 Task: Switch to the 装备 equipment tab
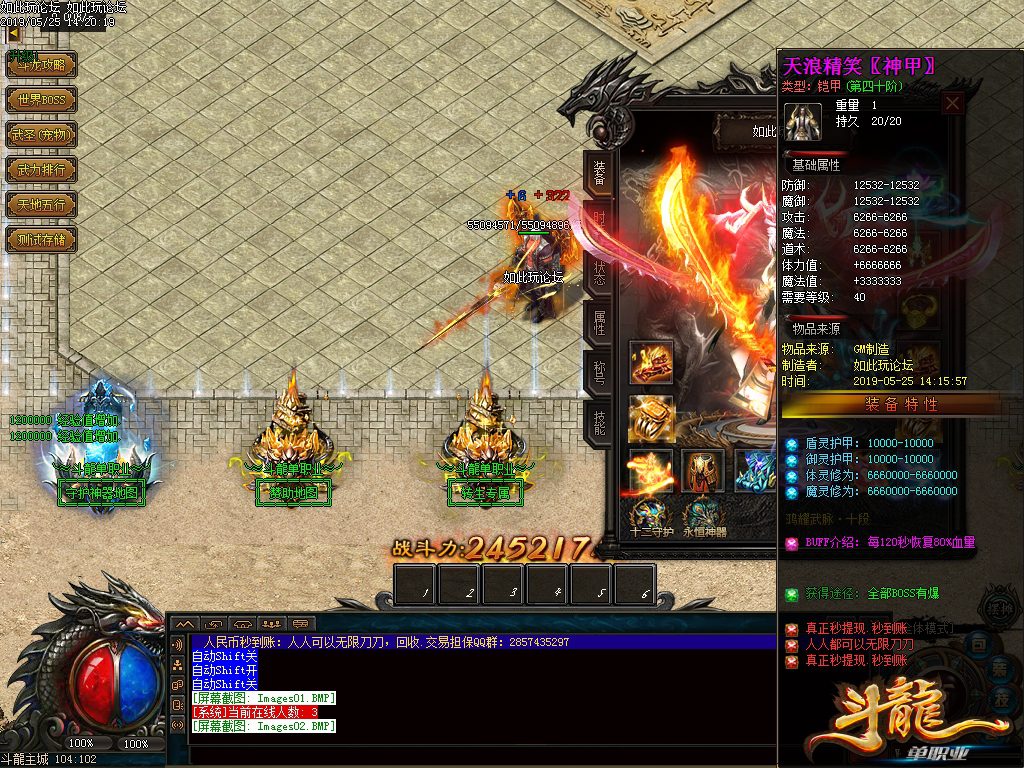599,174
